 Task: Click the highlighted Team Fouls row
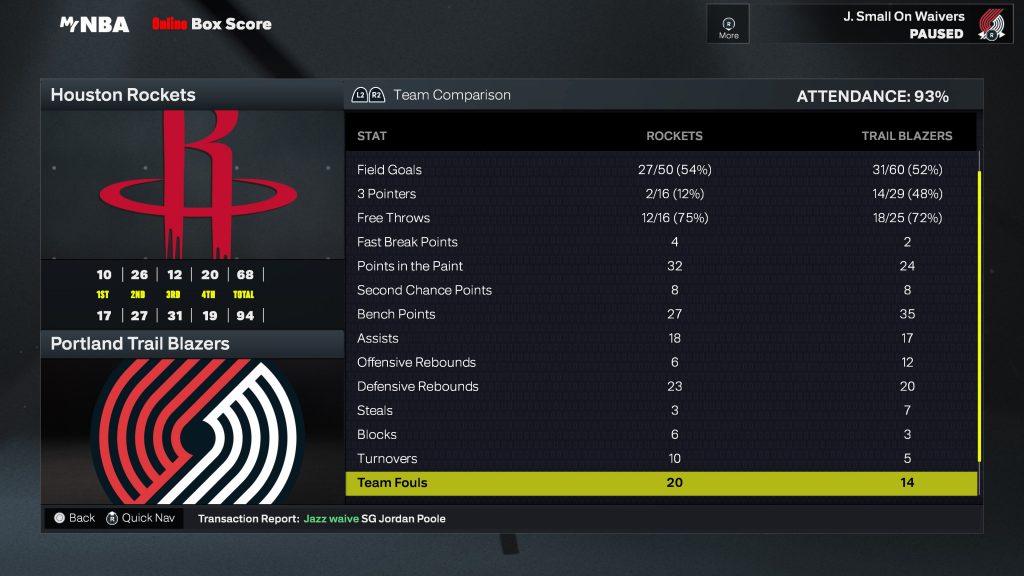click(660, 483)
